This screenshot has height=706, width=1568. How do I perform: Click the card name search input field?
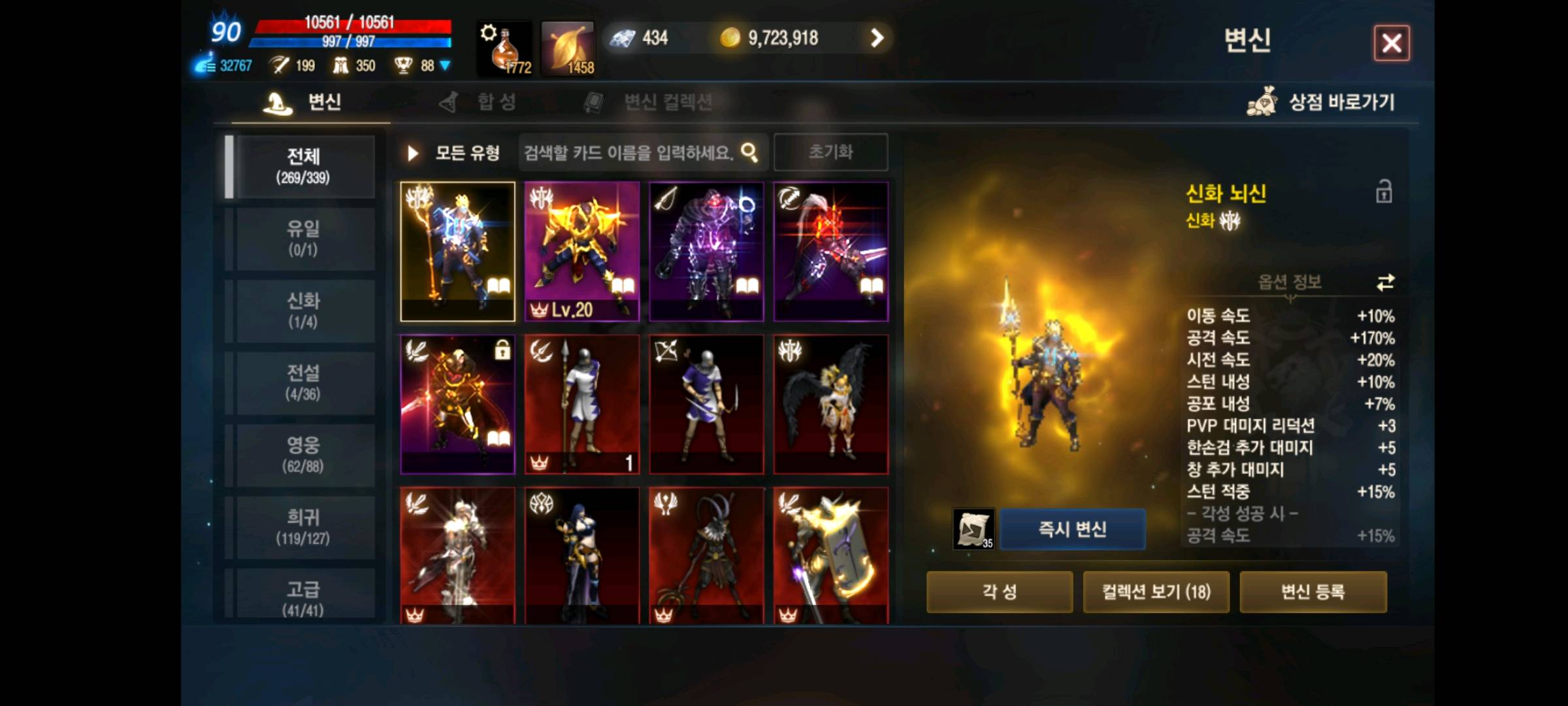point(627,152)
